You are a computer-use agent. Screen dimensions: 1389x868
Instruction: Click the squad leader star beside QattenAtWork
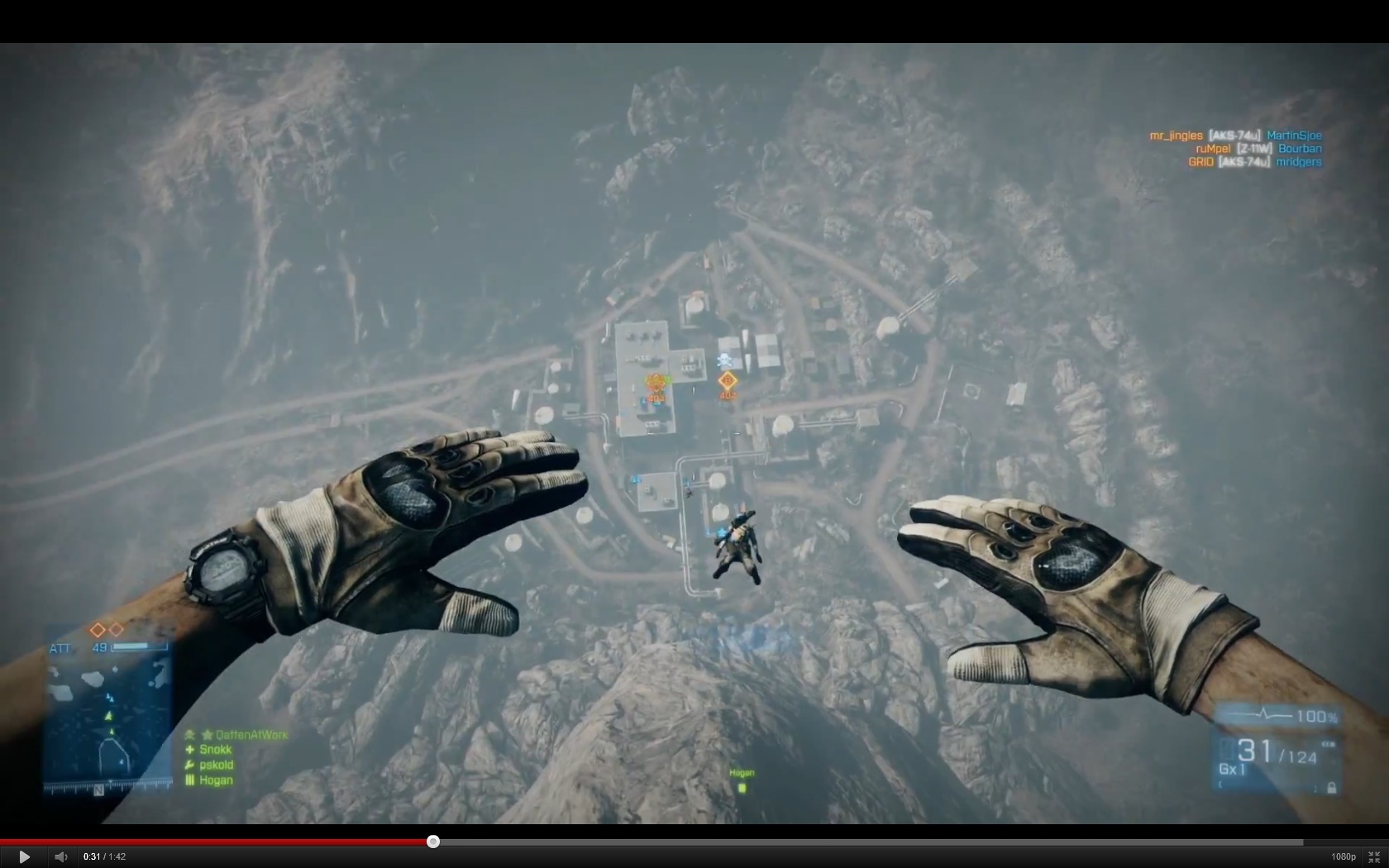pyautogui.click(x=207, y=734)
